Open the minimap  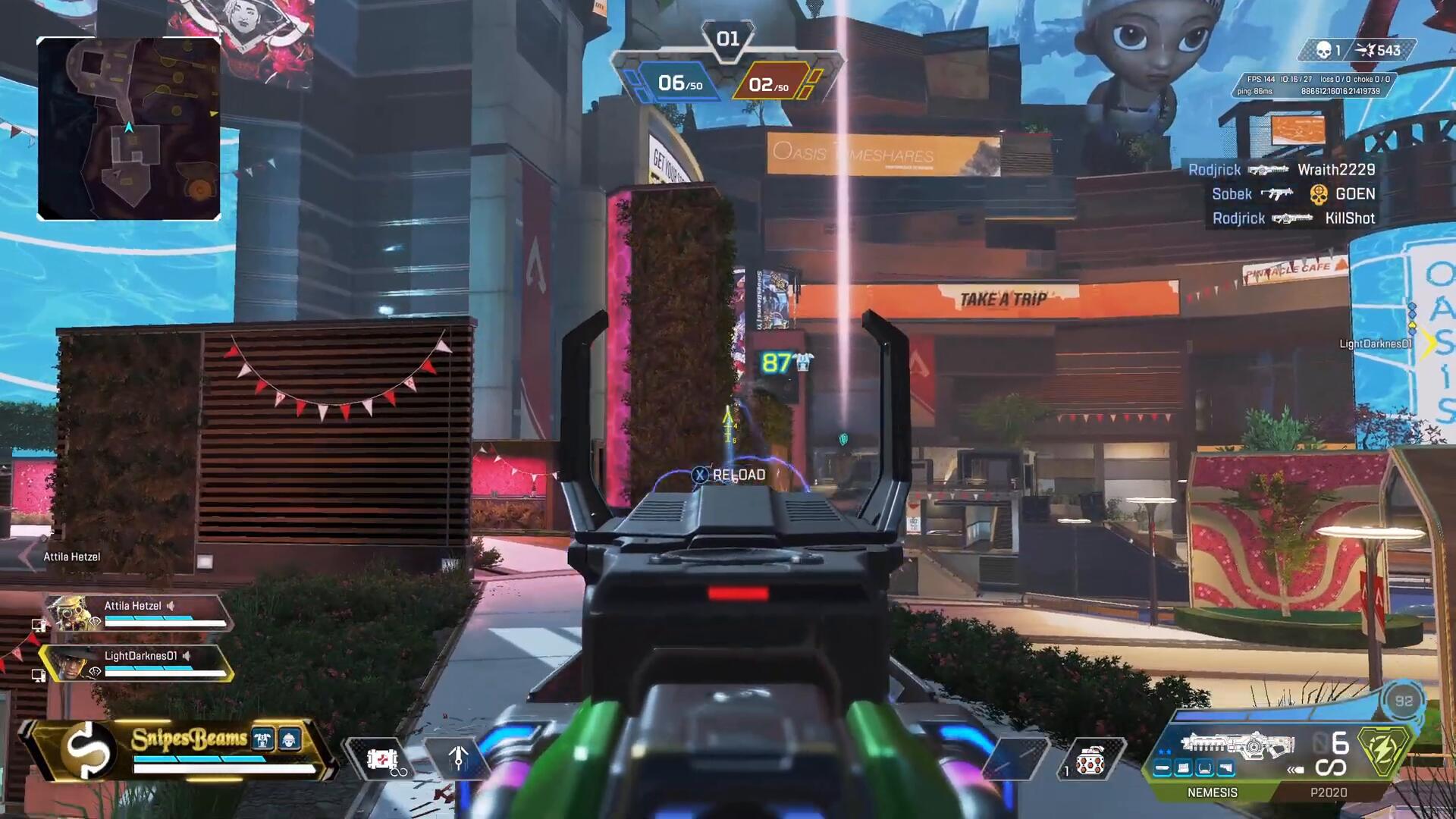pyautogui.click(x=129, y=129)
